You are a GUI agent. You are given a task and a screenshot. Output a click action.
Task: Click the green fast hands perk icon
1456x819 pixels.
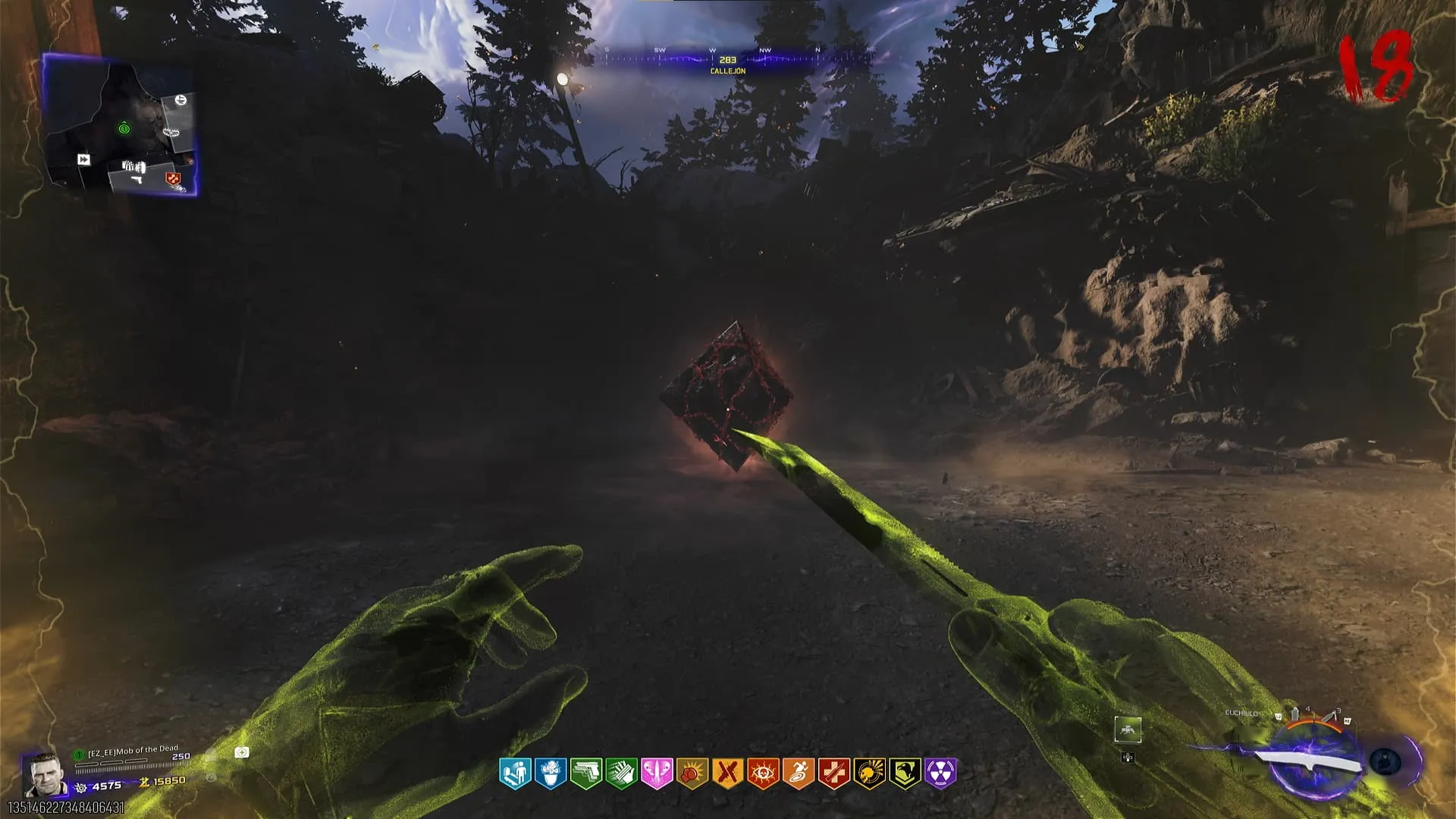point(622,773)
